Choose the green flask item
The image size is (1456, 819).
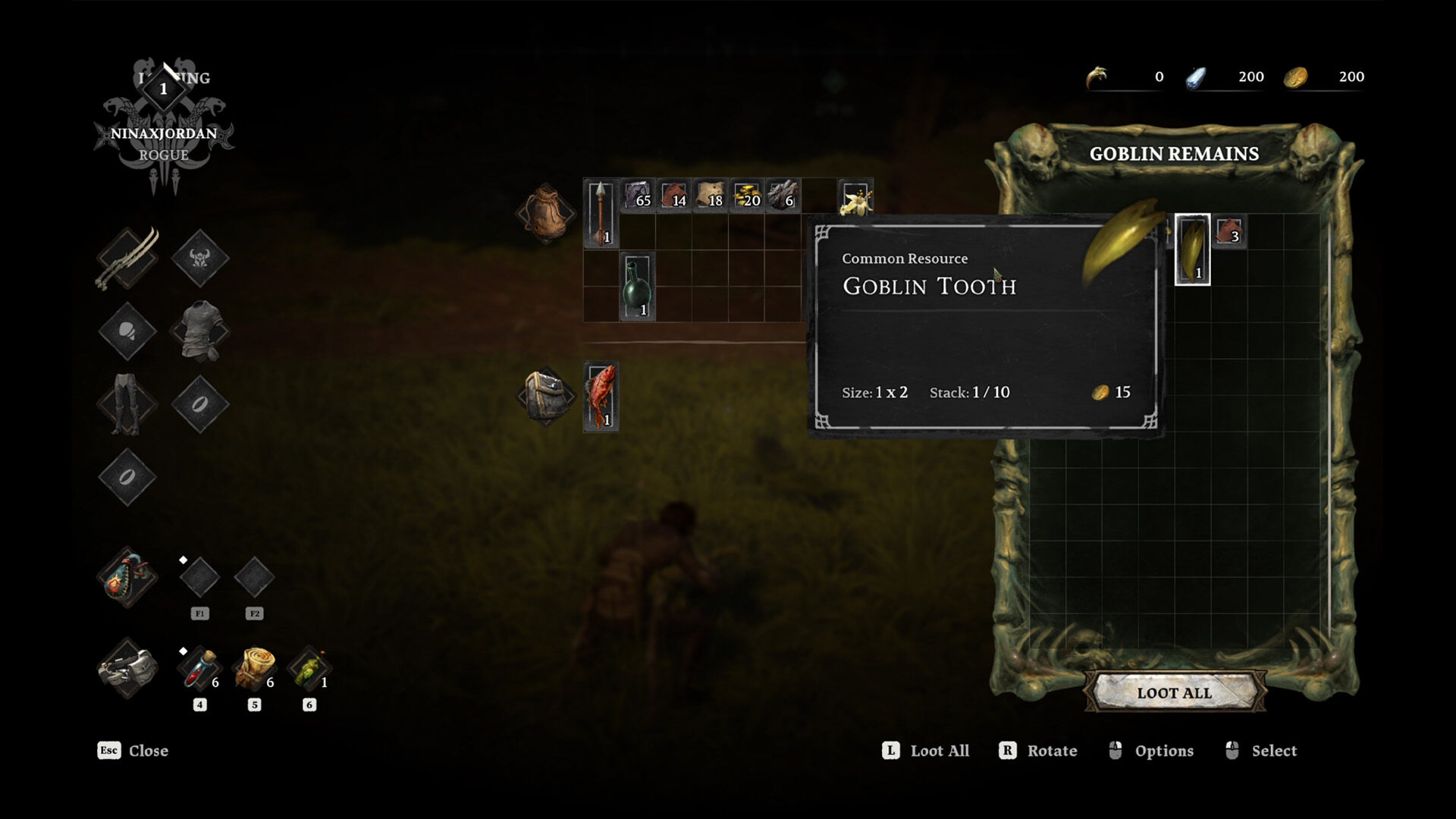pos(637,287)
